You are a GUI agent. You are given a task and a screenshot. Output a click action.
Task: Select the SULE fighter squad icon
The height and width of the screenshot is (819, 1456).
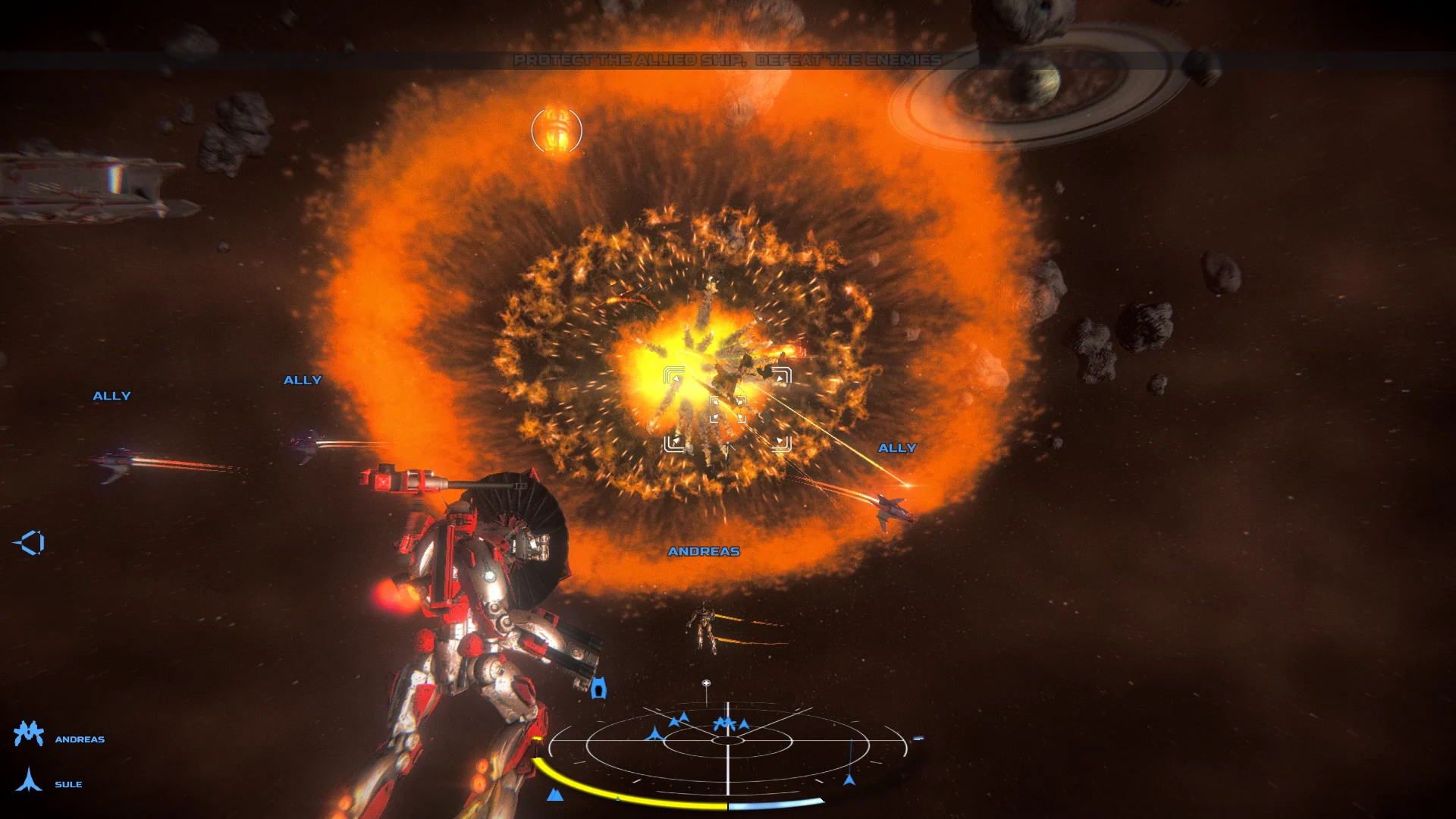click(x=28, y=781)
